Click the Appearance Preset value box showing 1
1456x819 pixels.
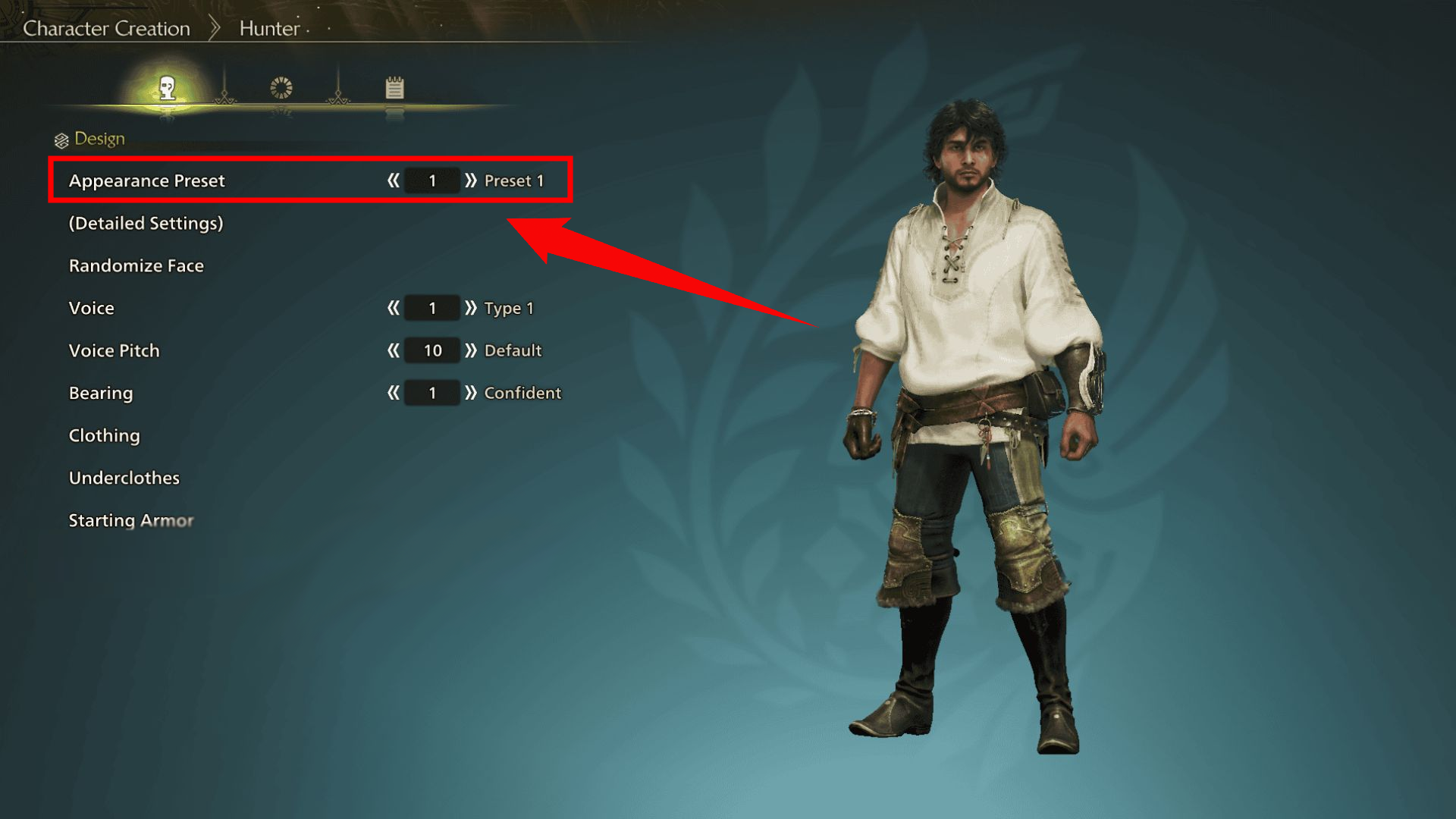(x=431, y=180)
